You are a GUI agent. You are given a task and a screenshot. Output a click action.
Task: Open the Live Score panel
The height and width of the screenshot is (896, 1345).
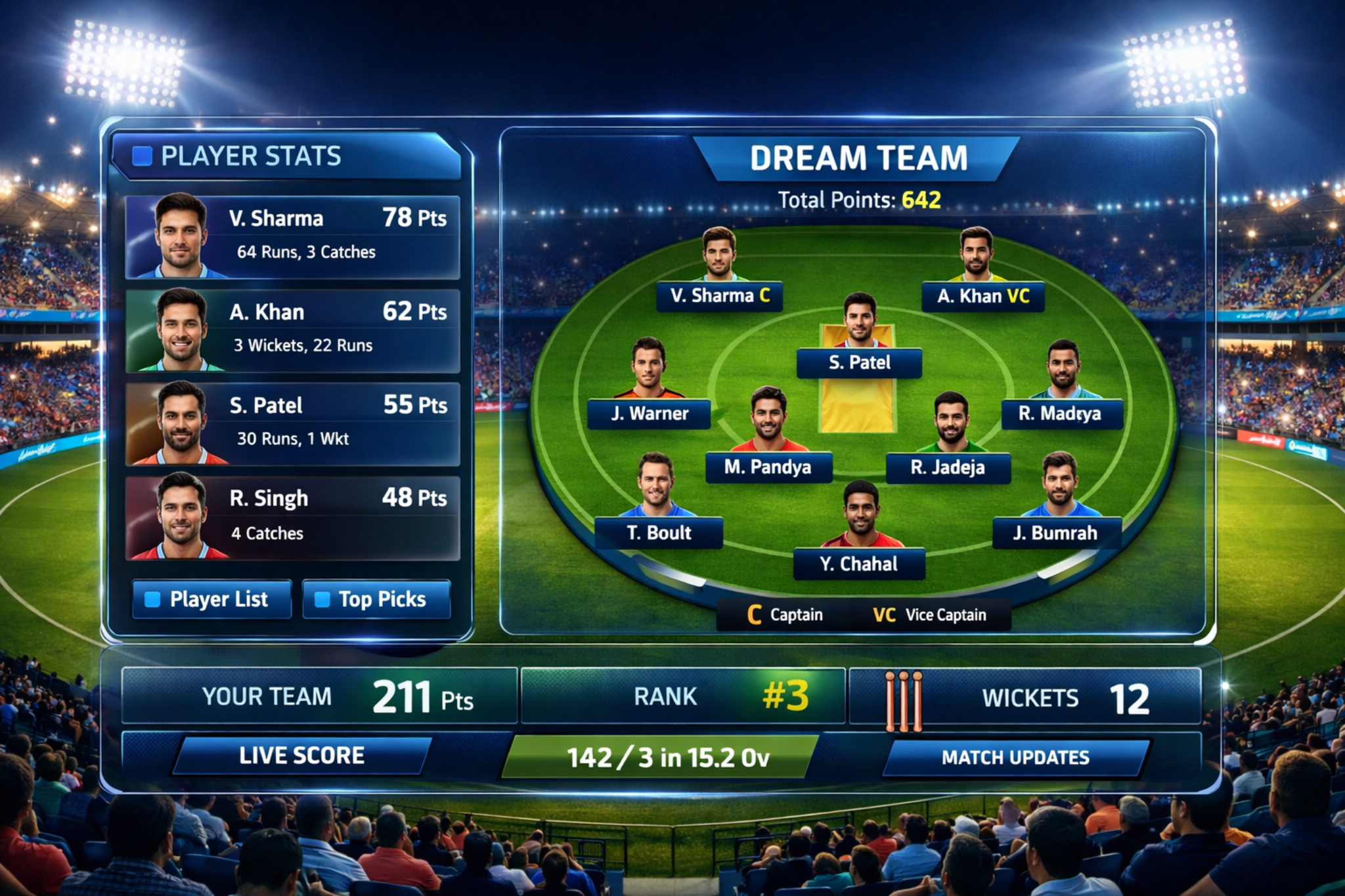click(x=301, y=756)
